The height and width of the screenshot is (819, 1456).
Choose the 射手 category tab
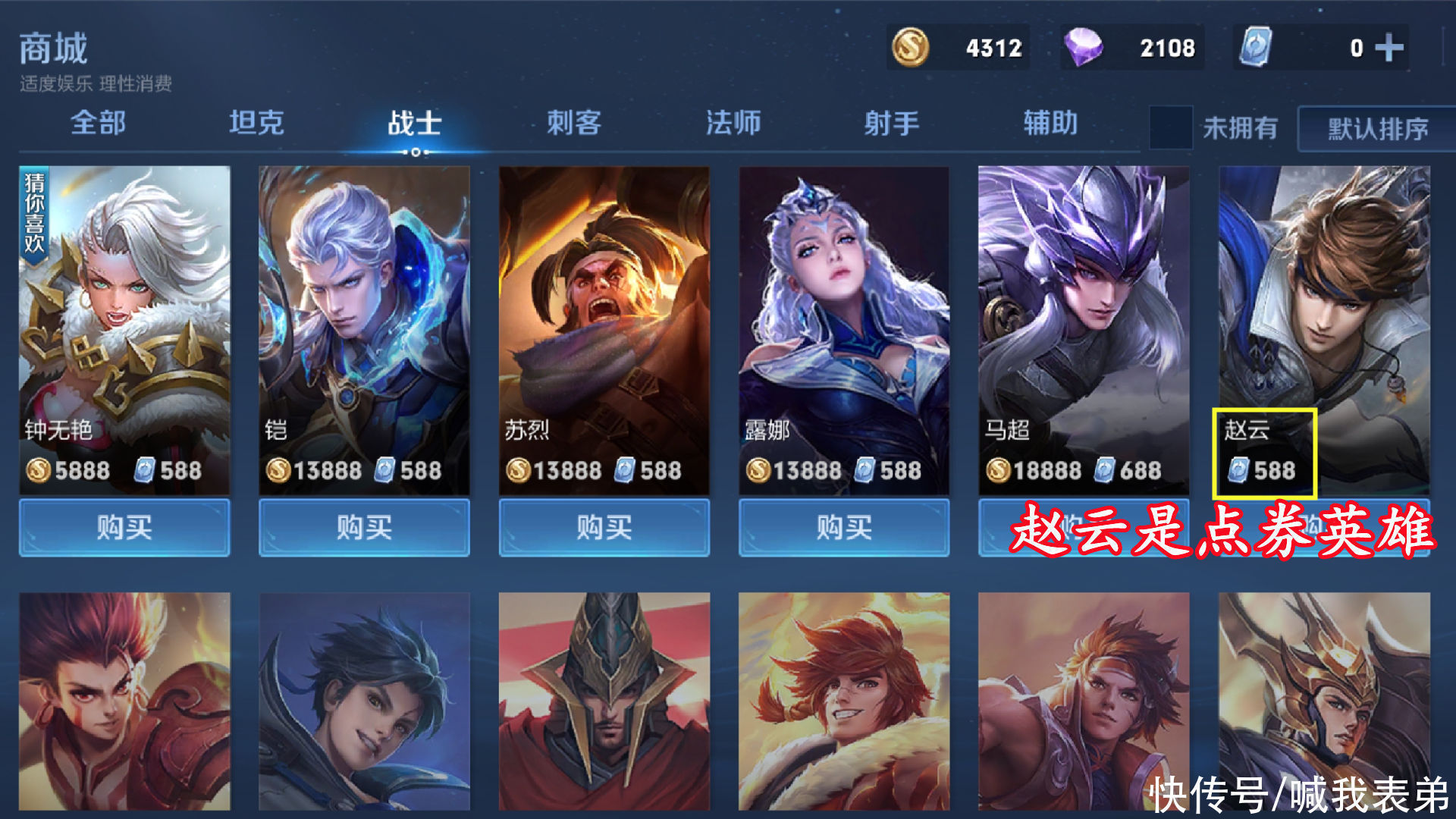(x=892, y=123)
